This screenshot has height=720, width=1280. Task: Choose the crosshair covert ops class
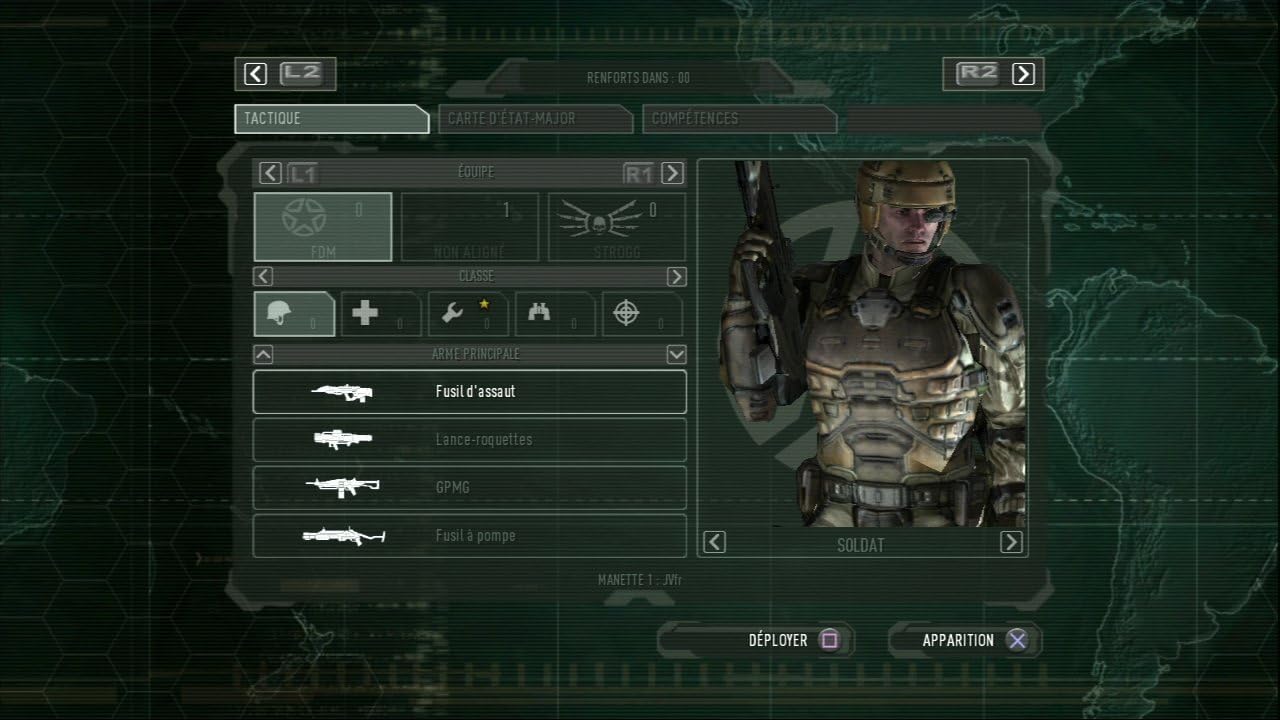[641, 314]
